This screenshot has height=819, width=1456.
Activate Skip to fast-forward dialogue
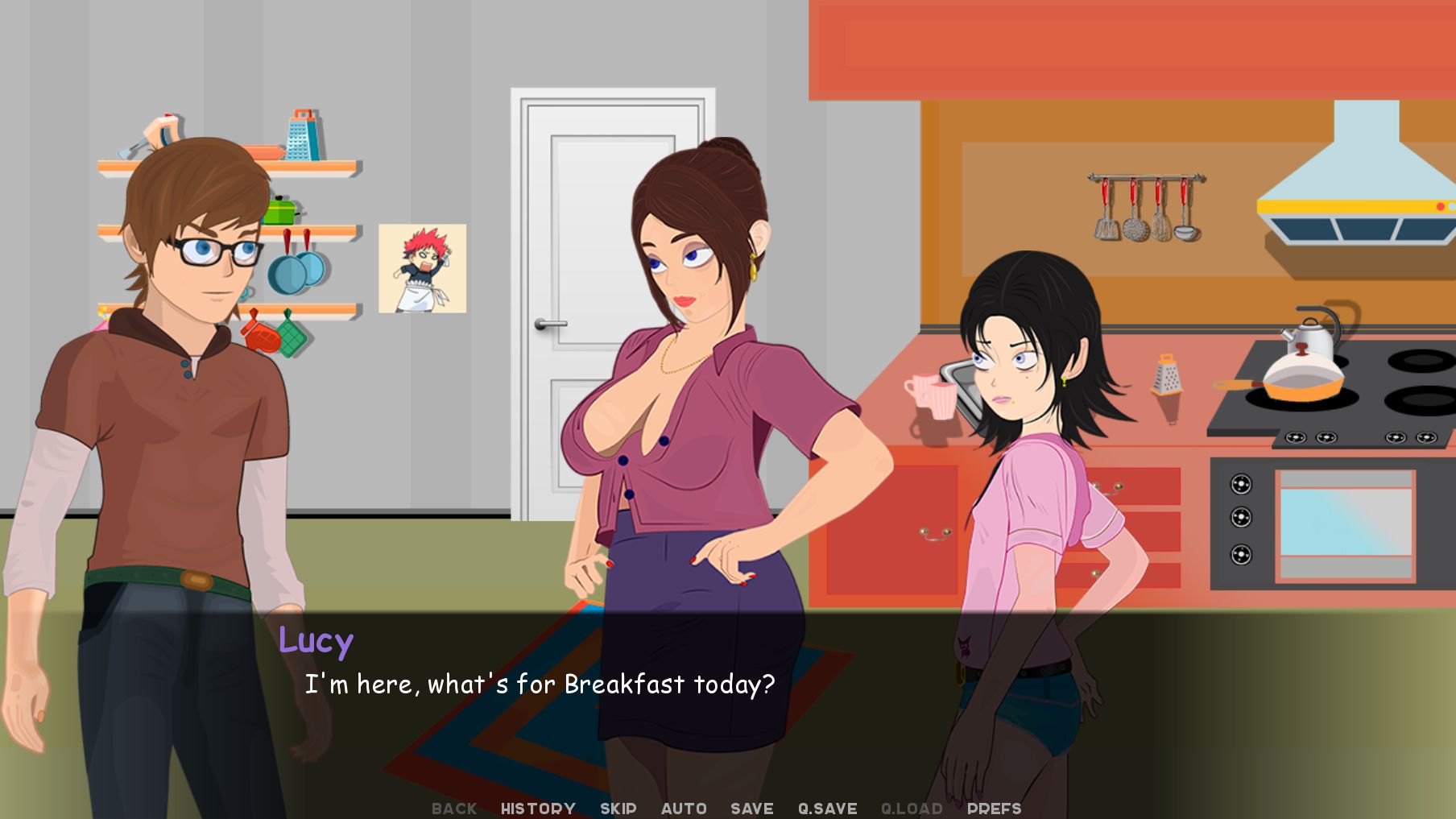(618, 809)
